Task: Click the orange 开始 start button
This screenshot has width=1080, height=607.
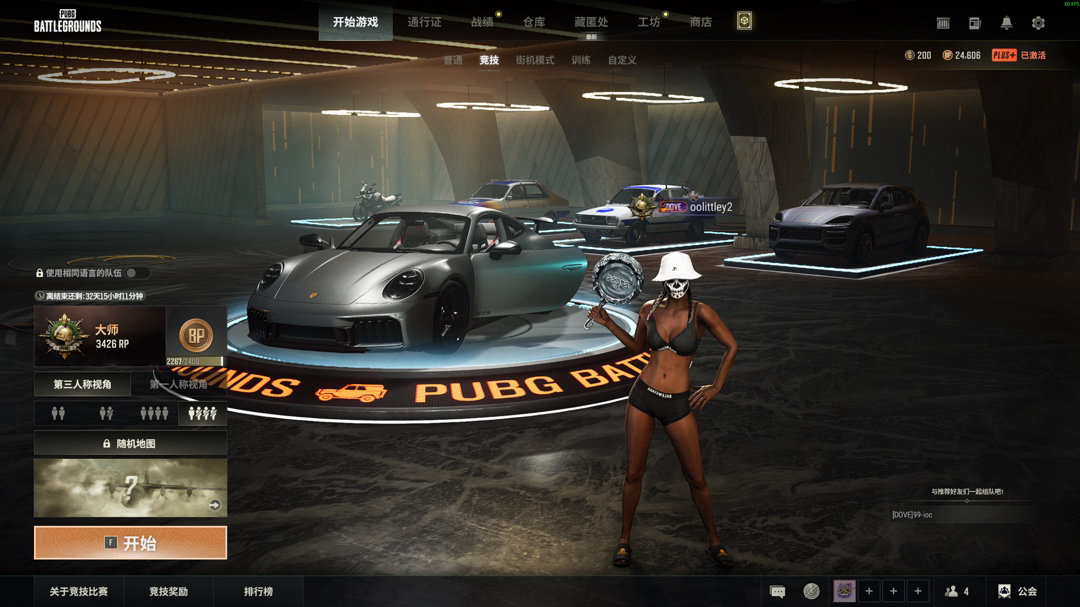Action: (130, 543)
